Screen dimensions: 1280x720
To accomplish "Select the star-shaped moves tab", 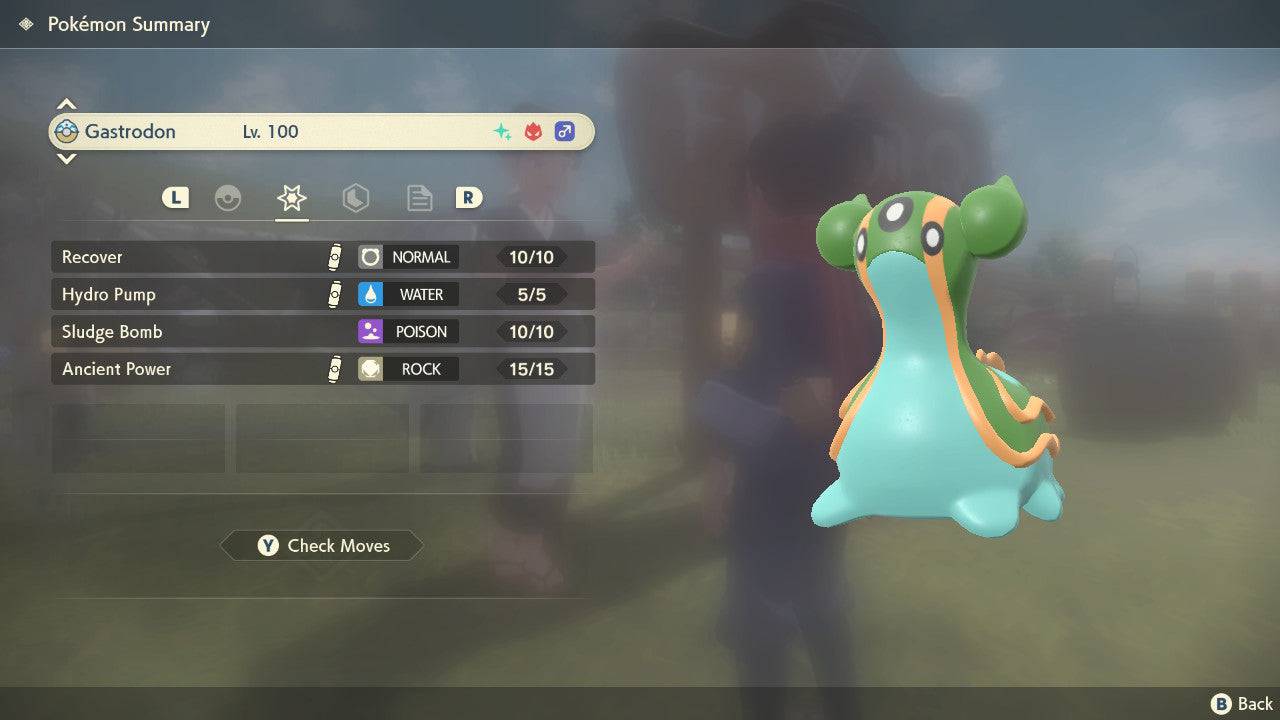I will [291, 198].
